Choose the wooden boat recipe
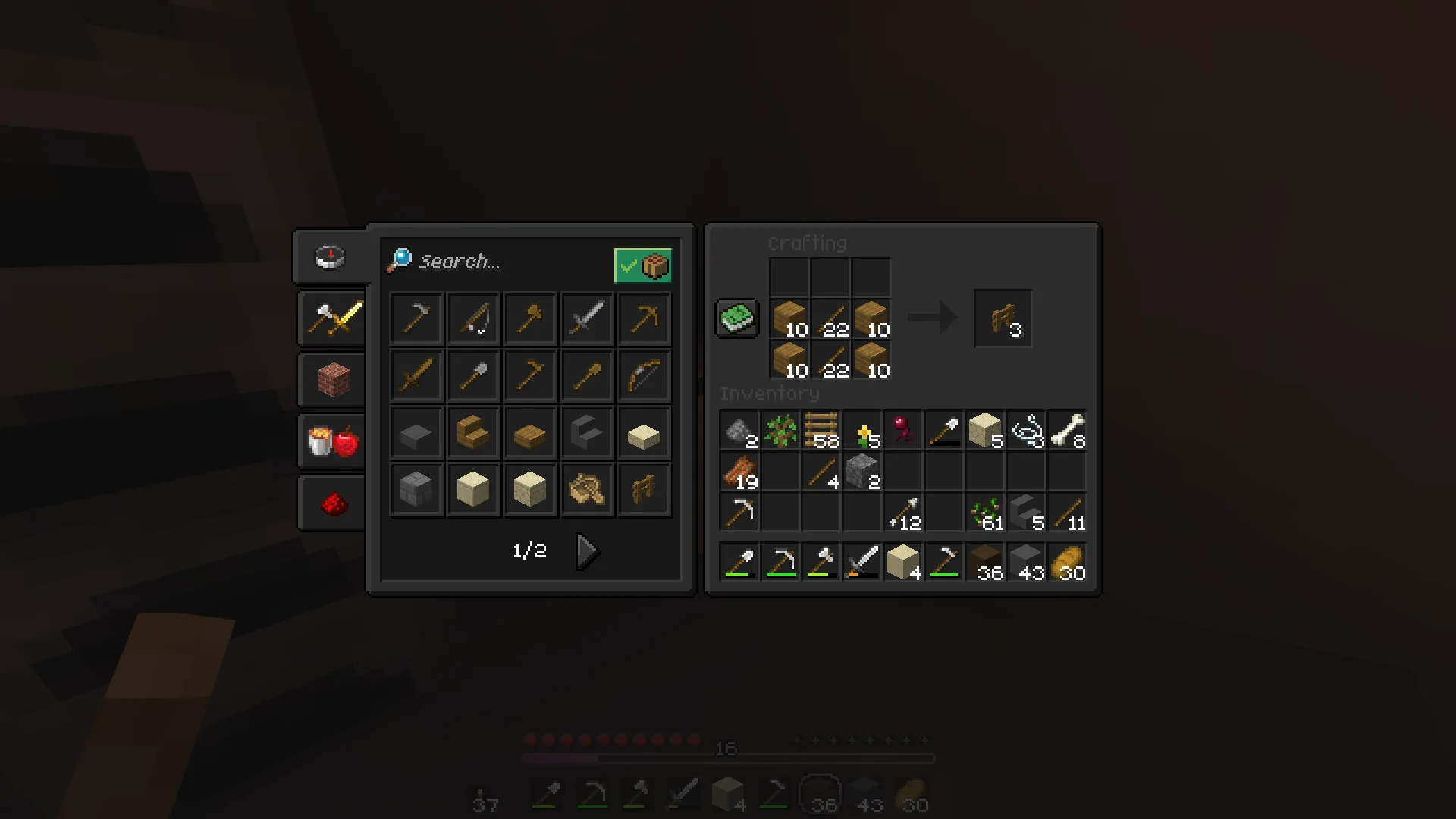This screenshot has width=1456, height=819. pos(587,490)
